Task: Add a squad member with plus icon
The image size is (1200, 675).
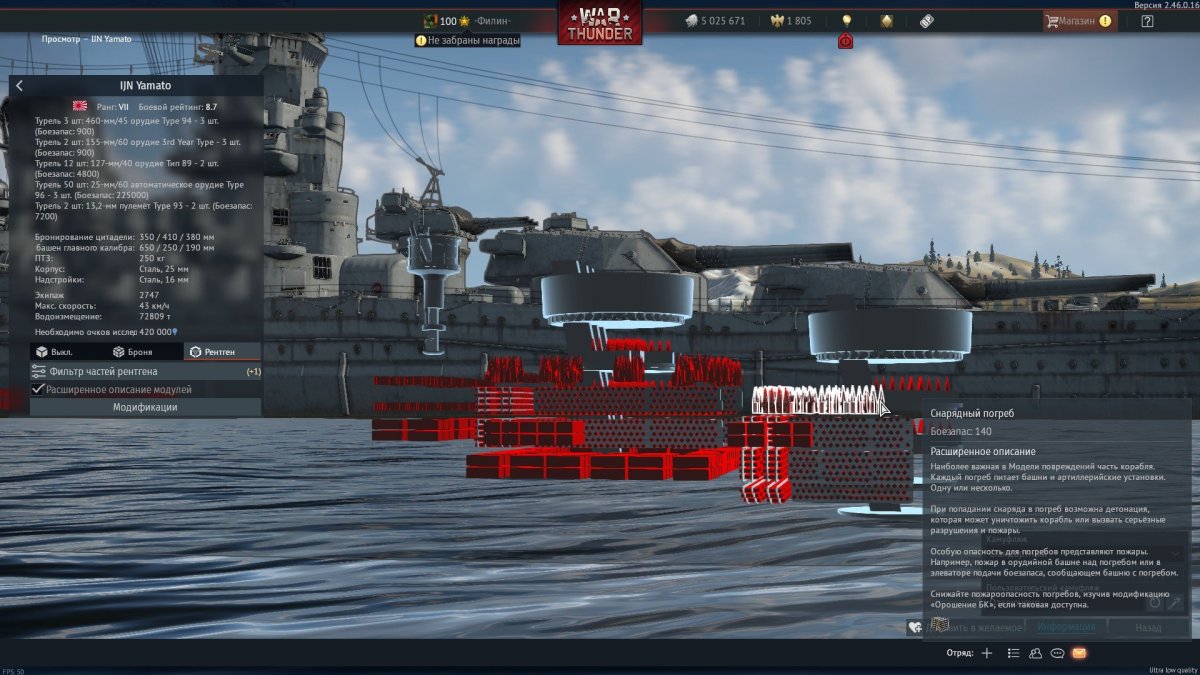Action: pyautogui.click(x=986, y=653)
